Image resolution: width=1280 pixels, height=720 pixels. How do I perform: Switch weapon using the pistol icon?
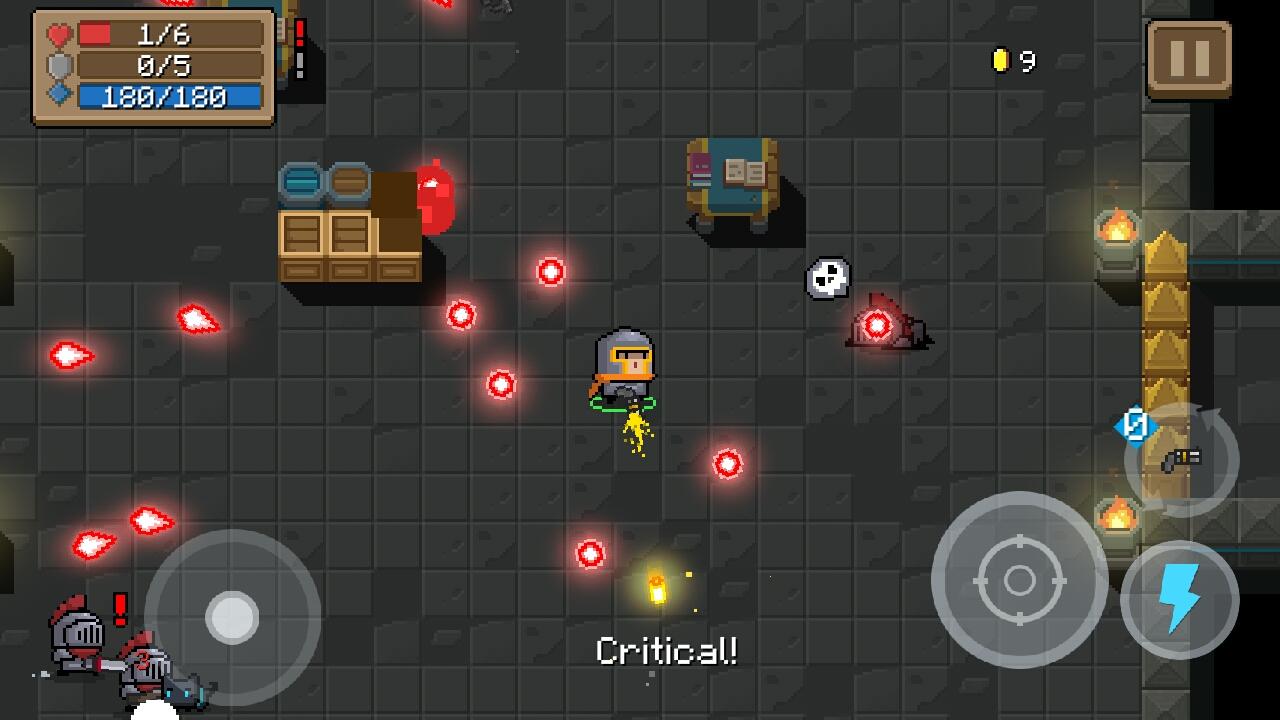(x=1182, y=460)
